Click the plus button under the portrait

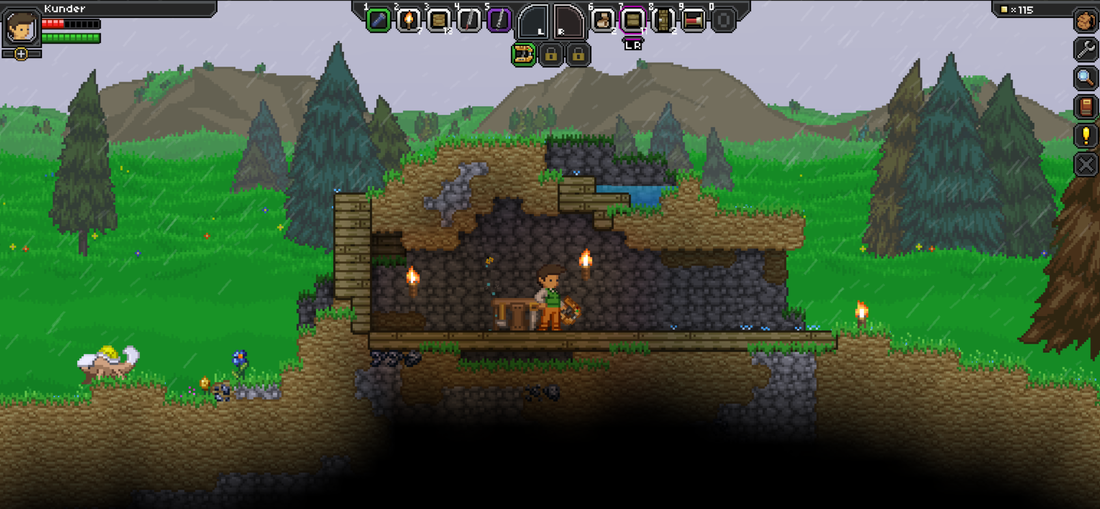tap(21, 54)
